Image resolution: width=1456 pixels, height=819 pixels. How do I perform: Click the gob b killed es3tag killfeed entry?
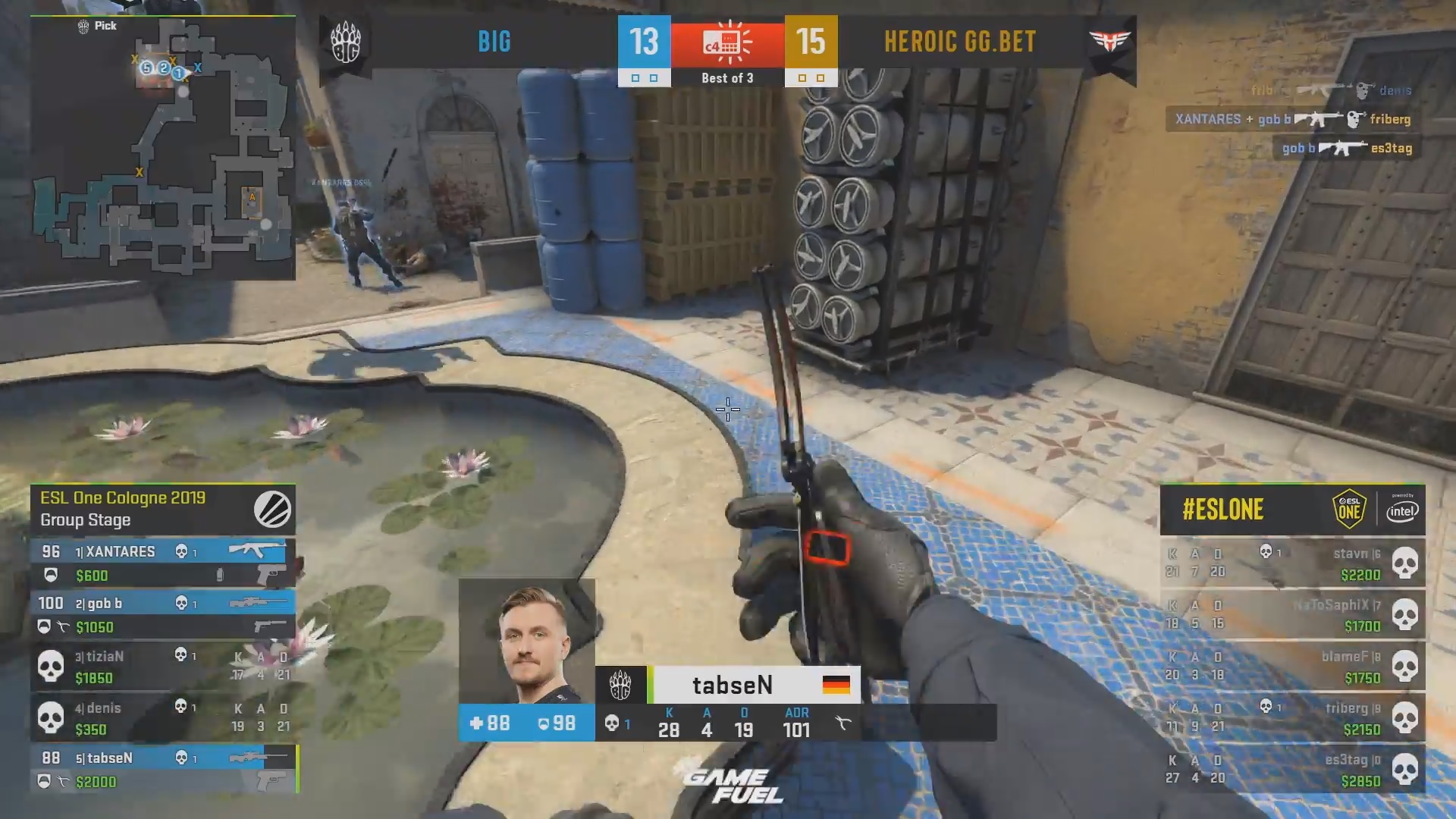[x=1347, y=148]
